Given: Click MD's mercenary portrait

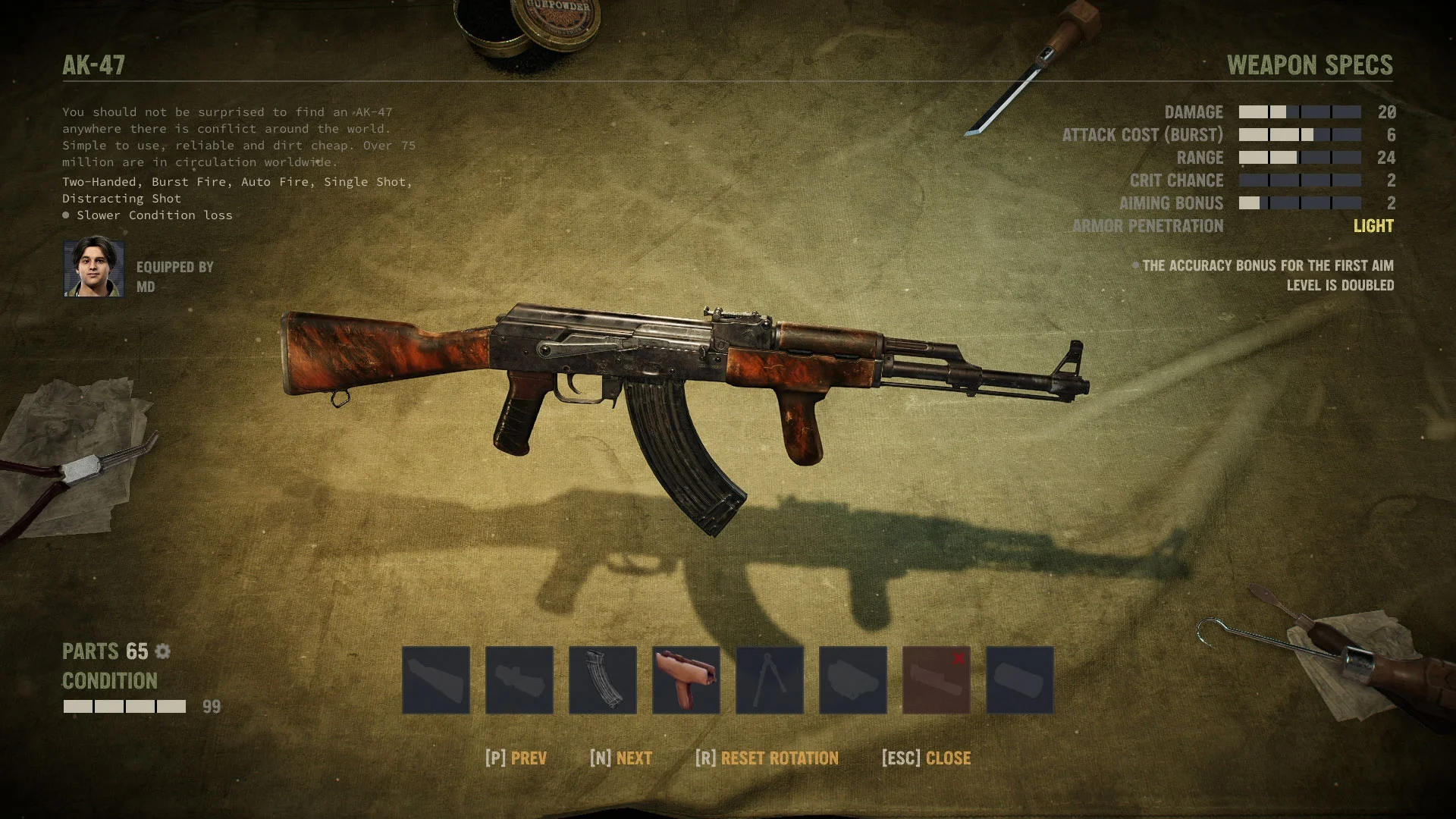Looking at the screenshot, I should coord(94,267).
